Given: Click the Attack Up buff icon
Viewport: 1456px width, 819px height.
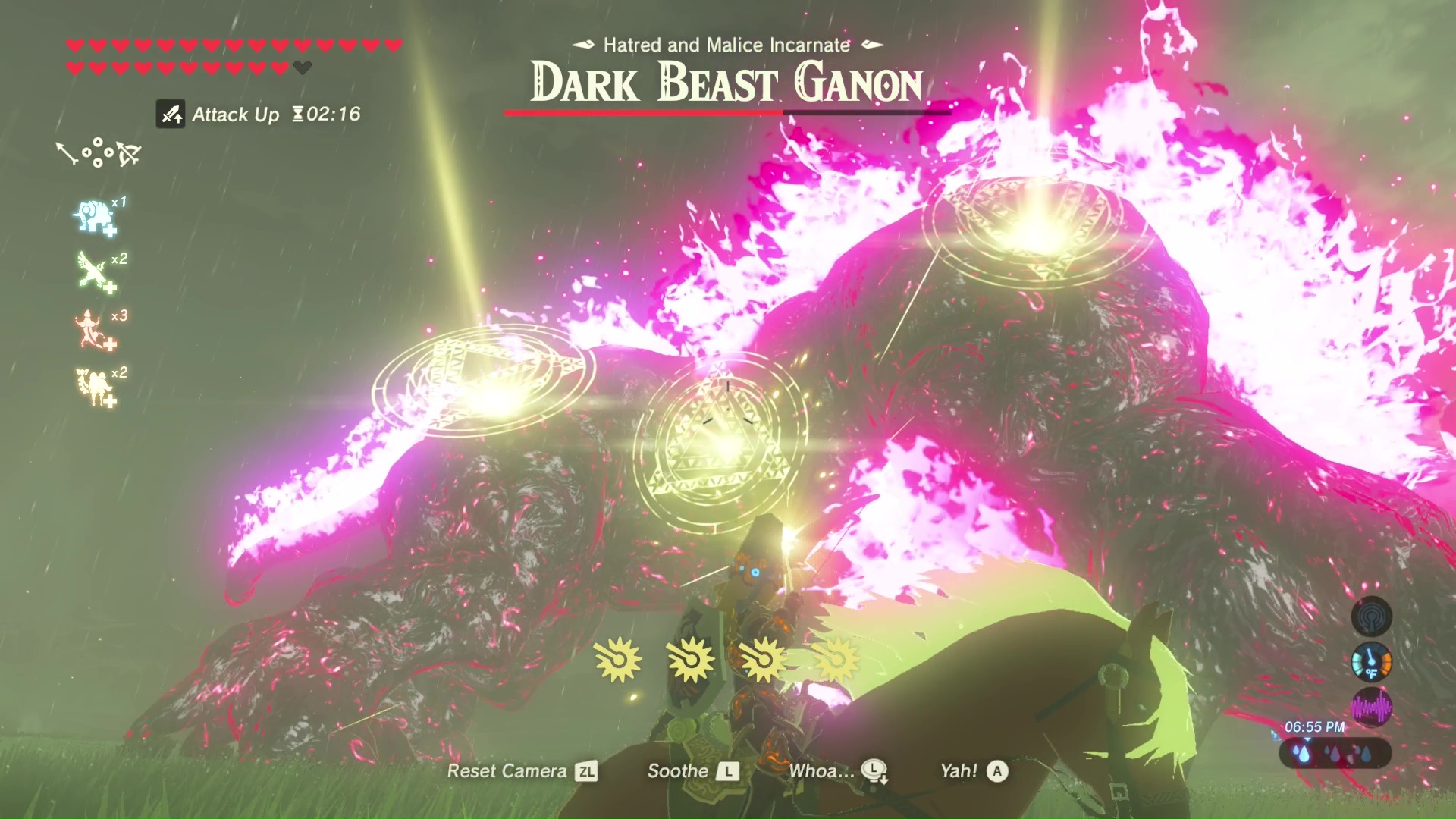Looking at the screenshot, I should pyautogui.click(x=171, y=115).
